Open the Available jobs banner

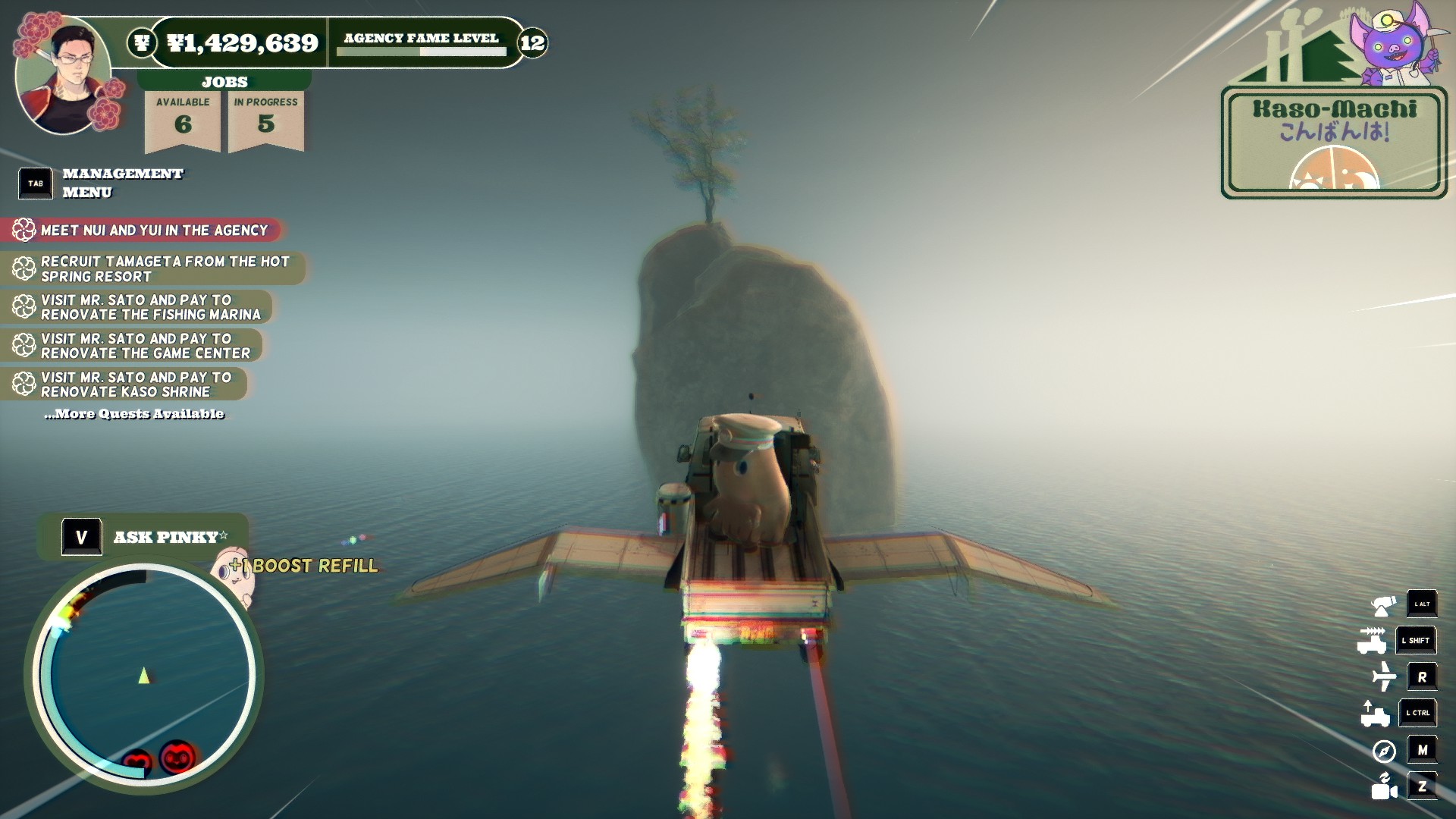(x=183, y=118)
